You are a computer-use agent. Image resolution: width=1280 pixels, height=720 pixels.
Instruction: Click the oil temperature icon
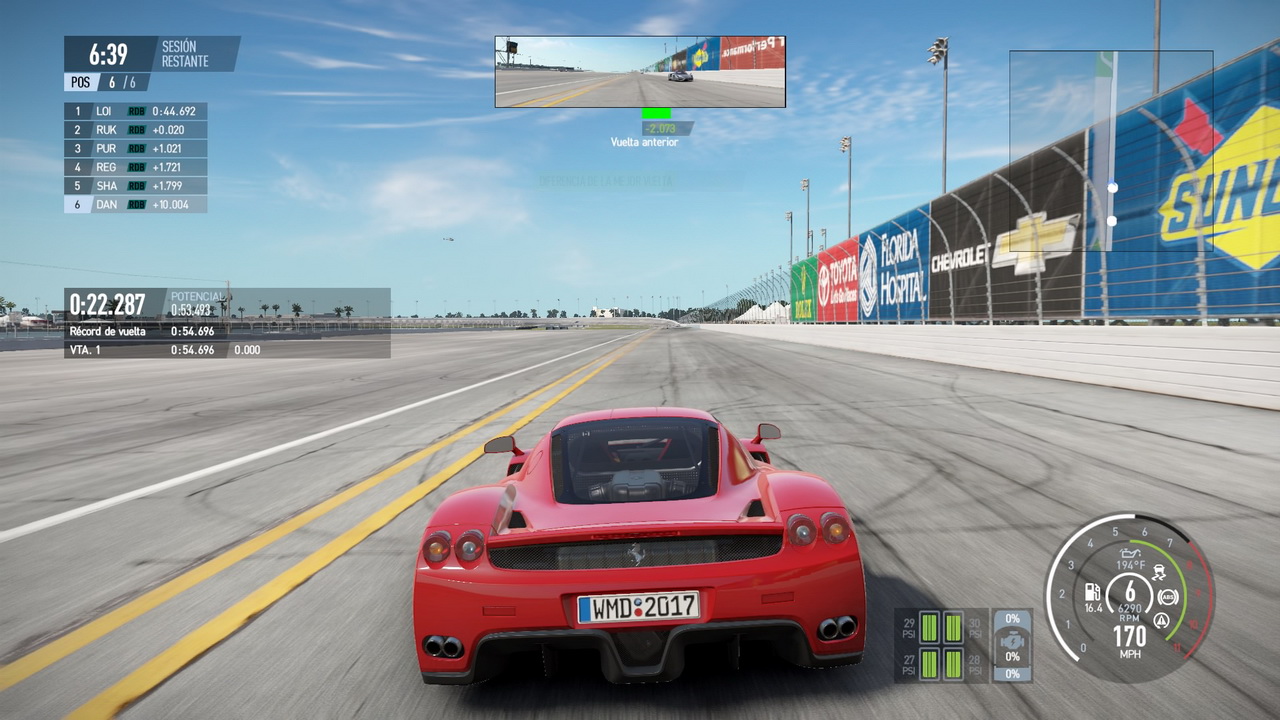point(1131,552)
